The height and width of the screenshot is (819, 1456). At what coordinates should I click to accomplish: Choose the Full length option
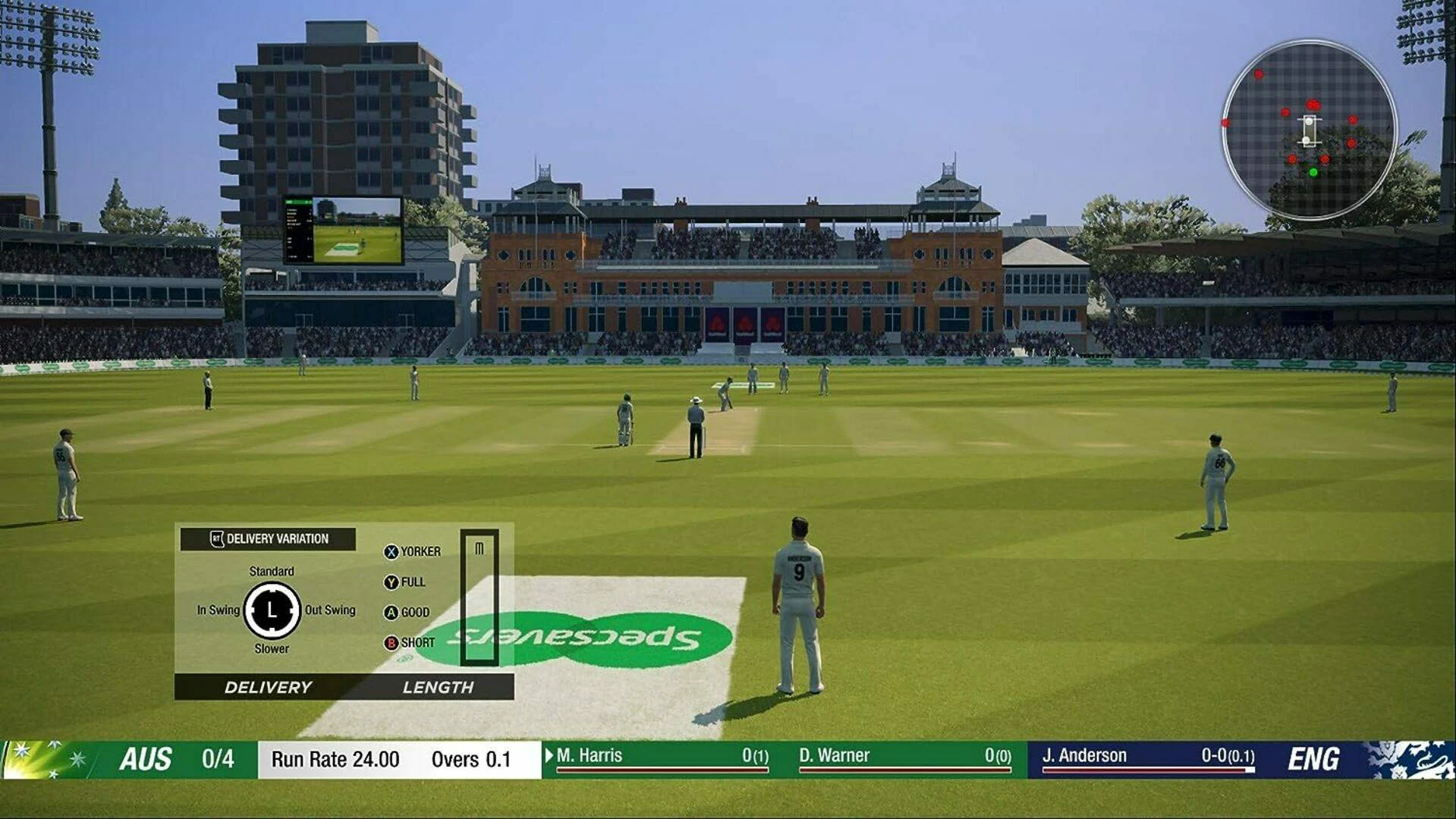405,582
